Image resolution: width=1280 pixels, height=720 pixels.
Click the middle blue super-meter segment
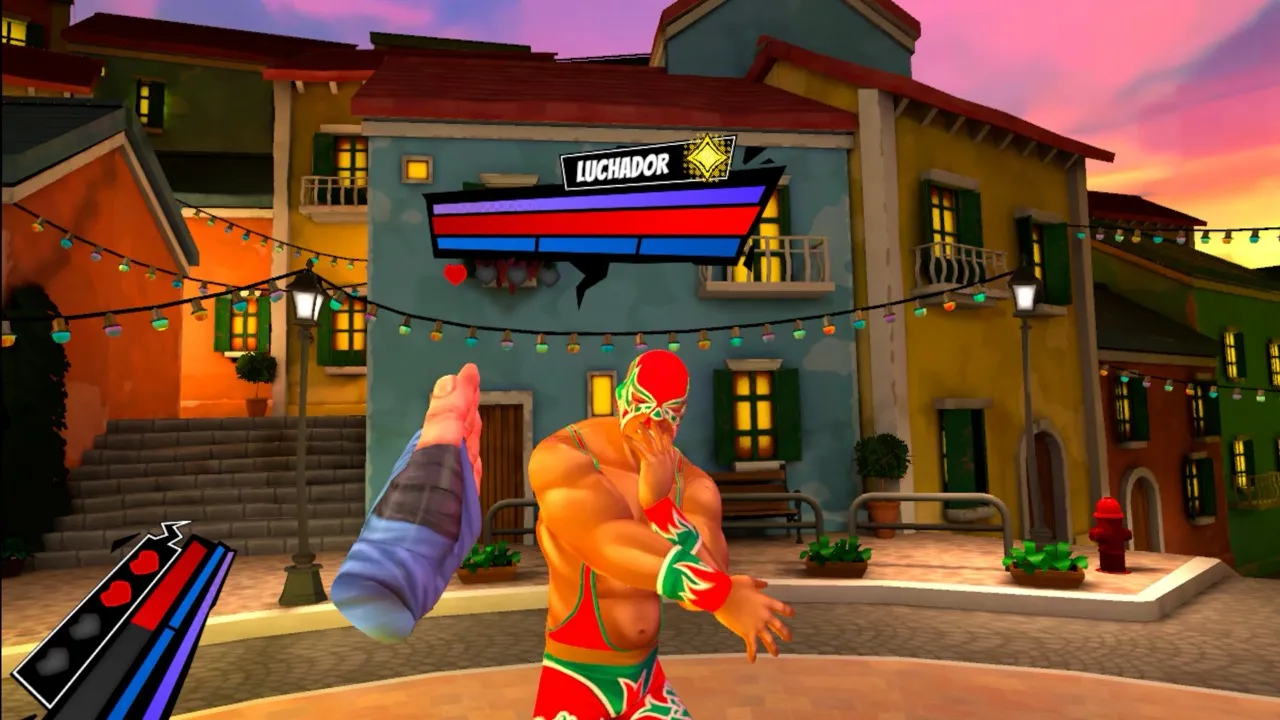point(587,244)
